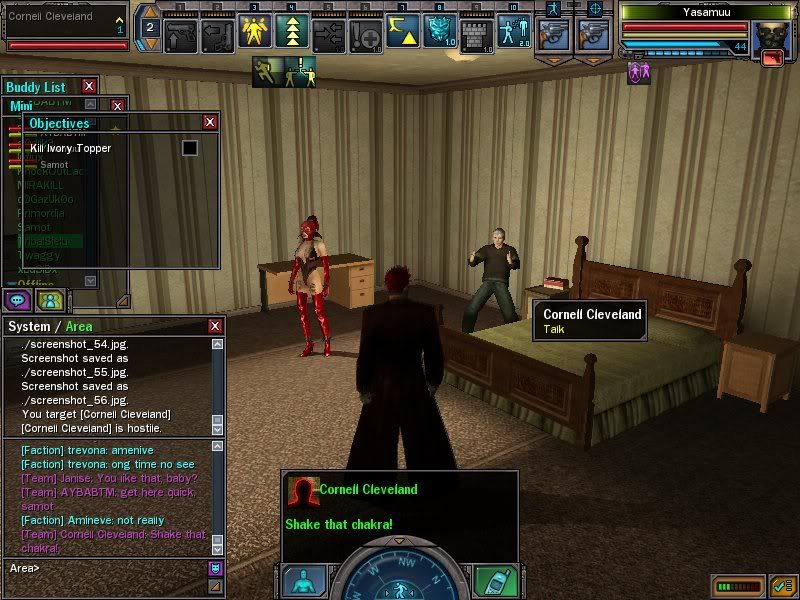Close the Objectives panel
The height and width of the screenshot is (600, 800).
(210, 122)
